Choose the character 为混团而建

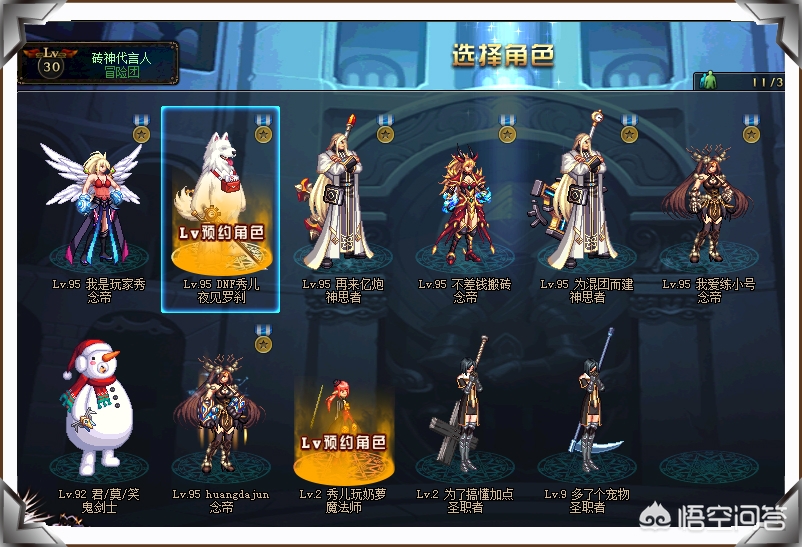[587, 205]
